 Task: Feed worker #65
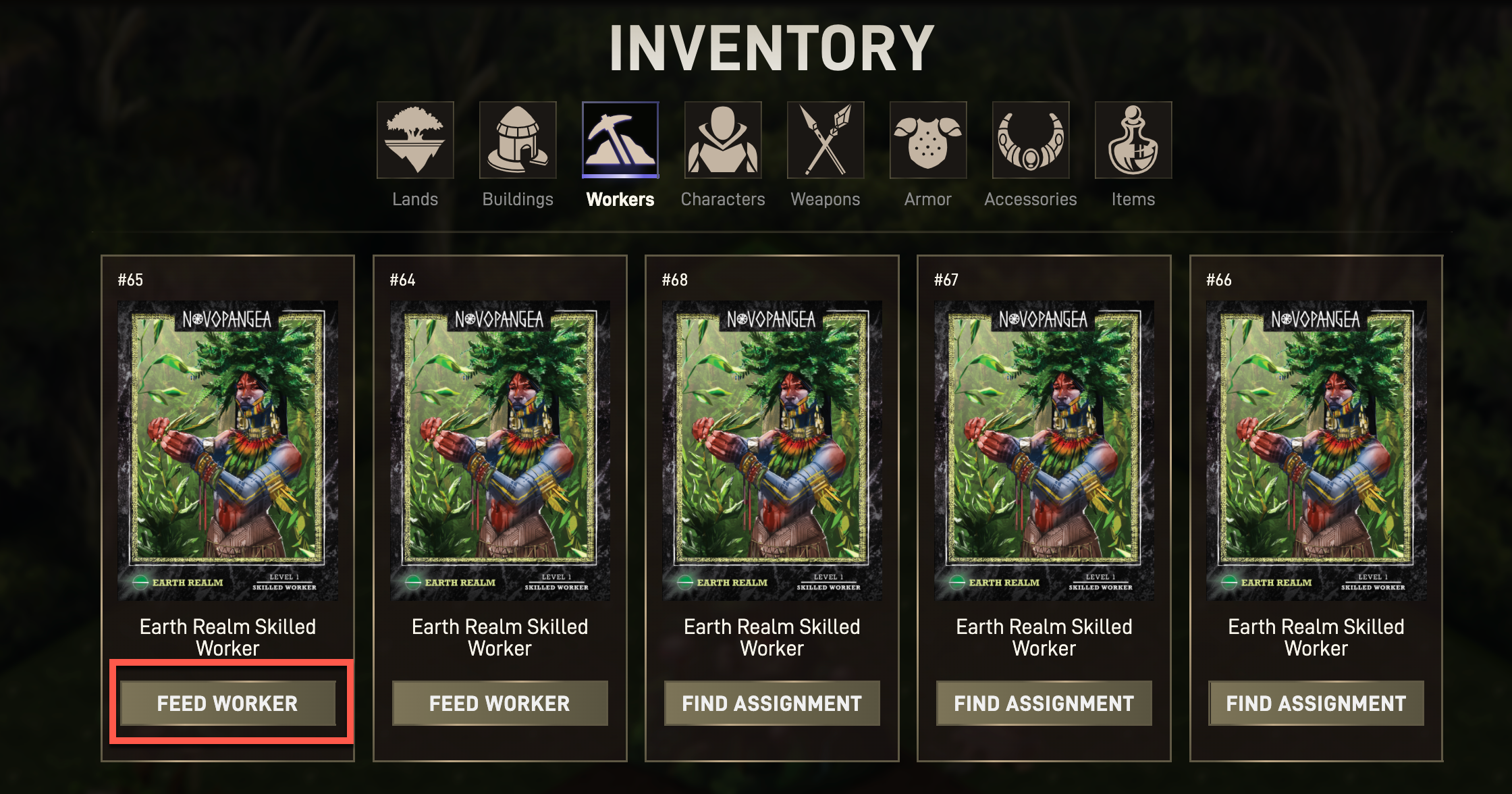227,704
